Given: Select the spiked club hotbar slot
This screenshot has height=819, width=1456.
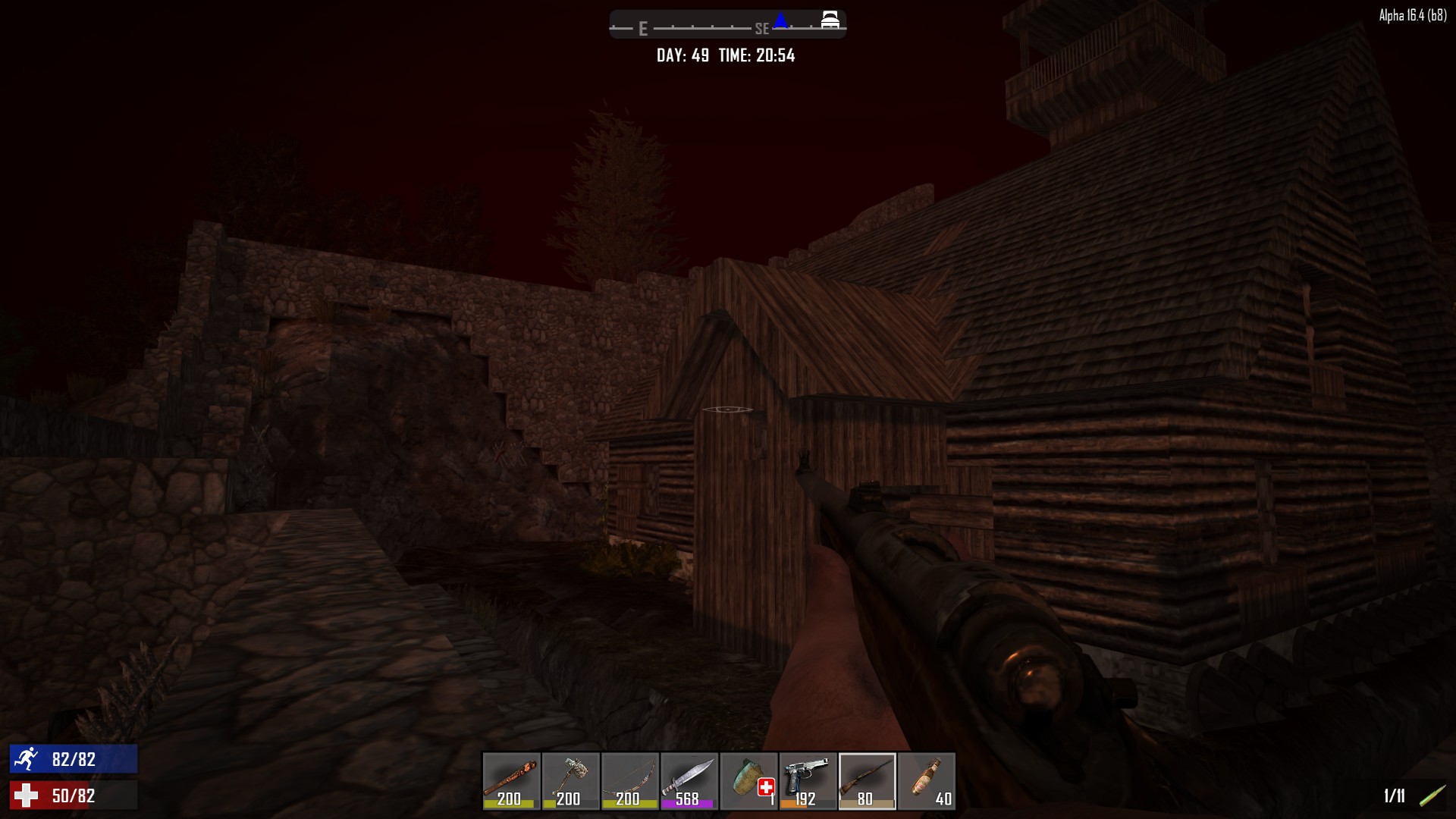Looking at the screenshot, I should 511,780.
